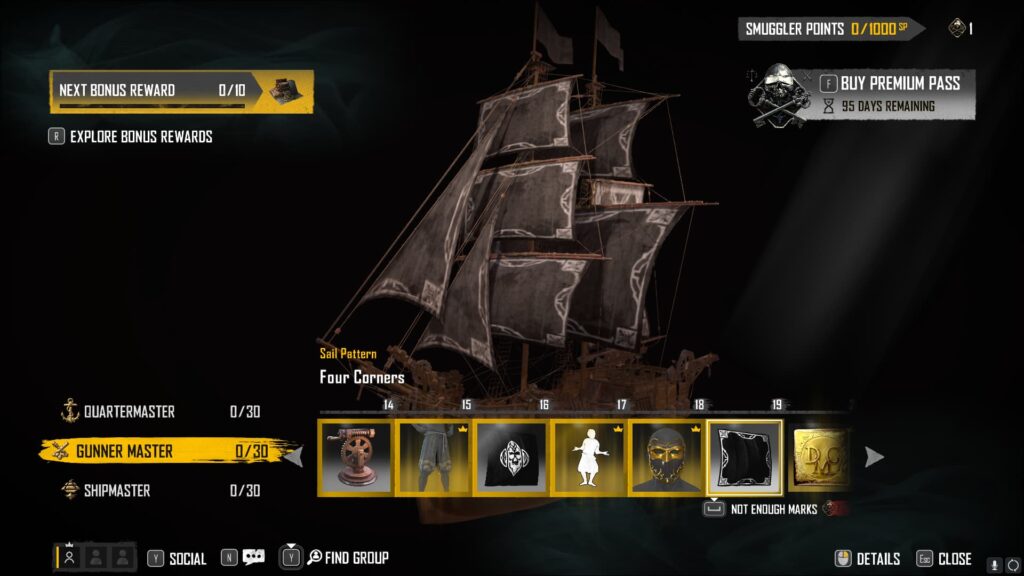Close the Smuggler Pass screen
The image size is (1024, 576).
coord(945,559)
